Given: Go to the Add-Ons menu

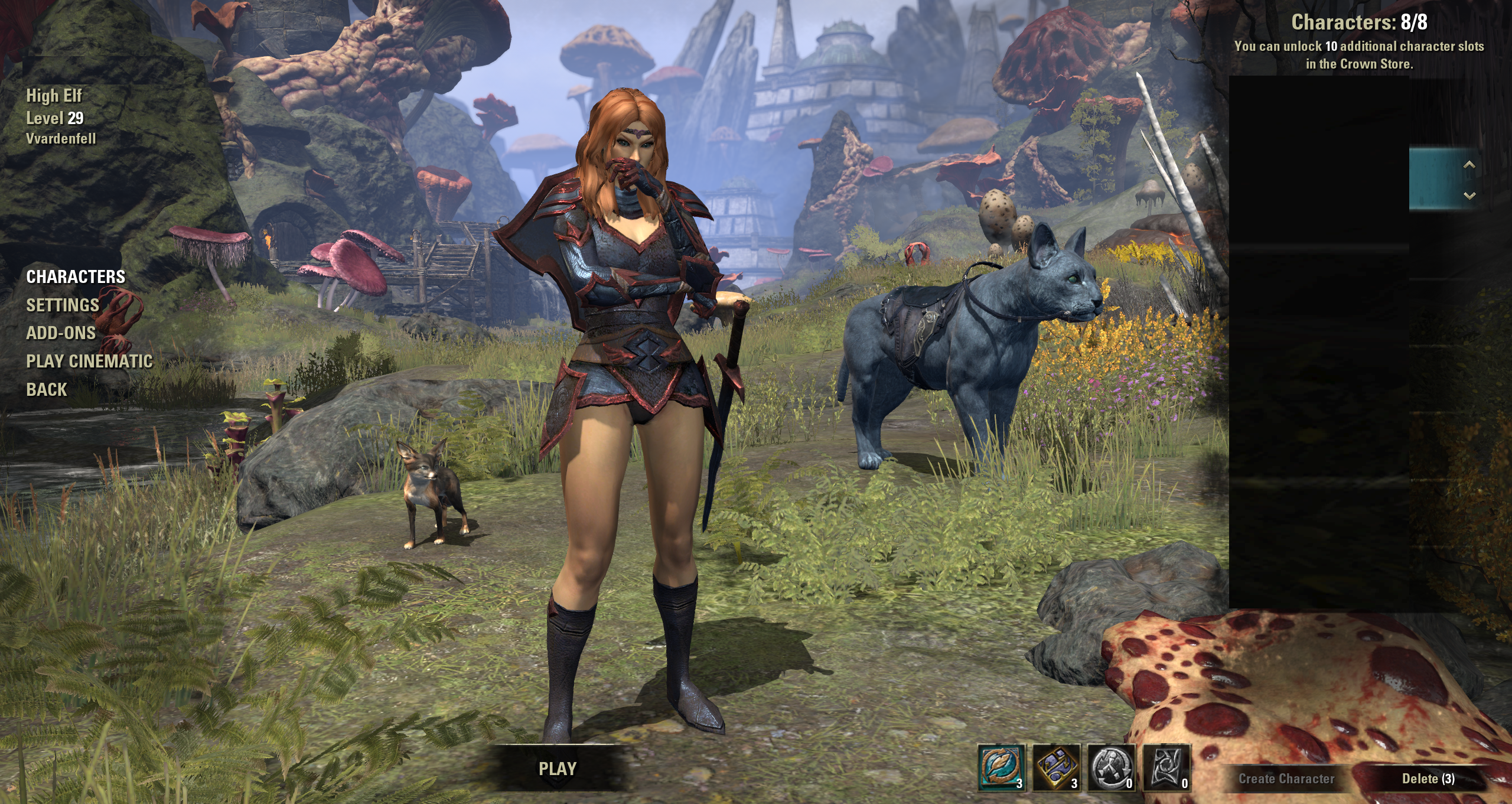Looking at the screenshot, I should (61, 333).
